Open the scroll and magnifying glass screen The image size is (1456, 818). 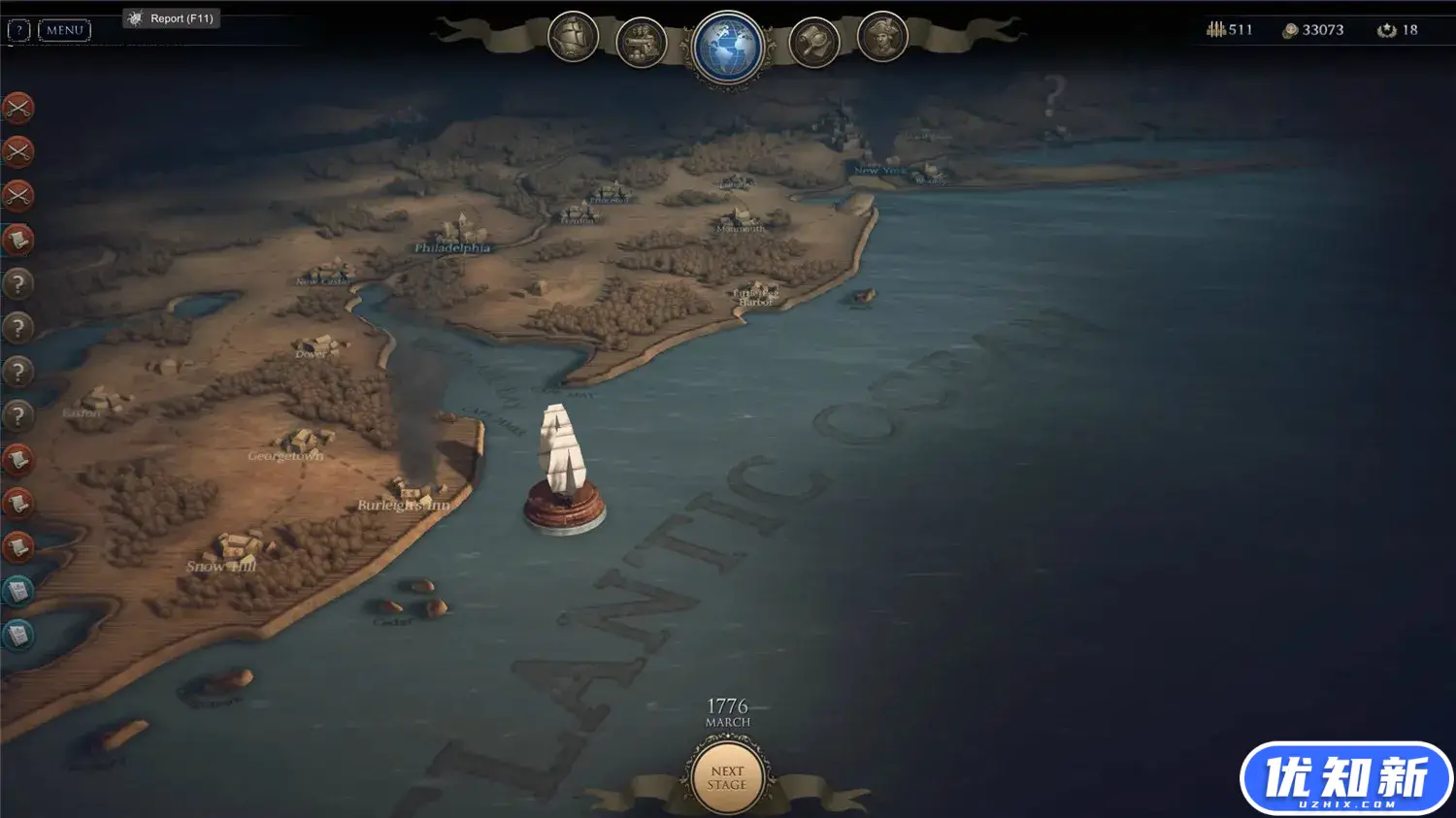tap(813, 42)
